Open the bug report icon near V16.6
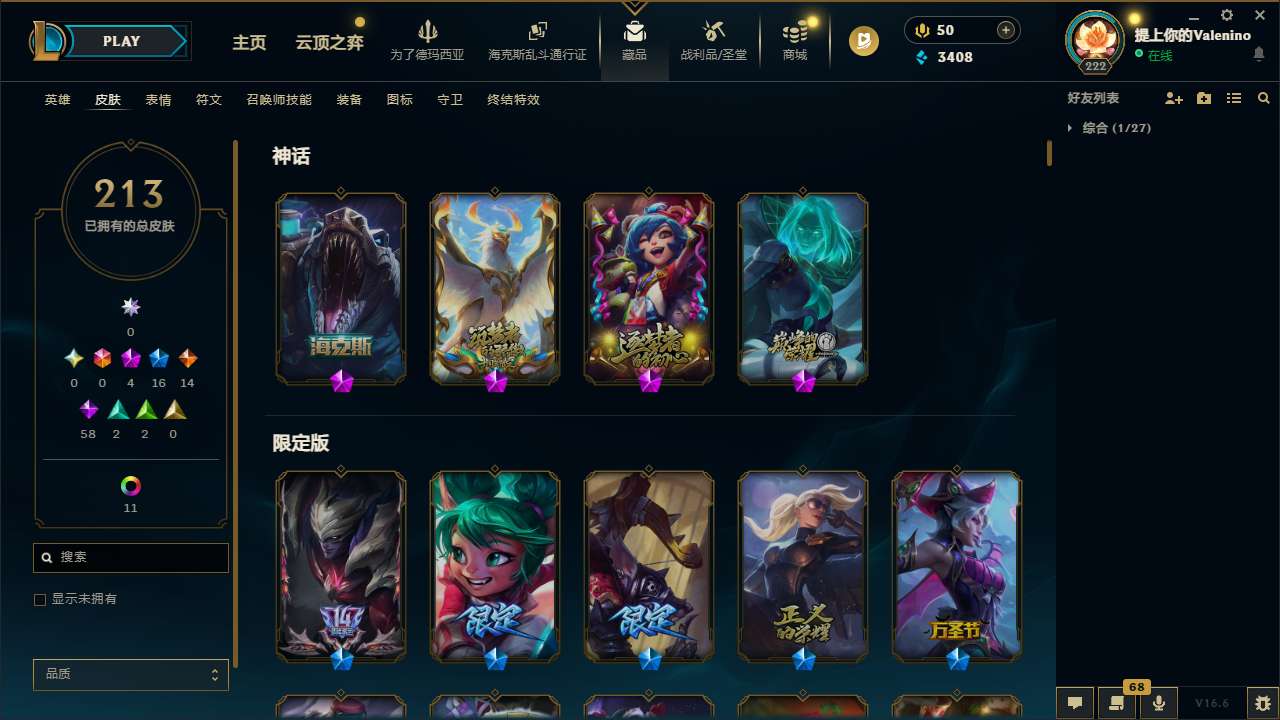 [1260, 703]
